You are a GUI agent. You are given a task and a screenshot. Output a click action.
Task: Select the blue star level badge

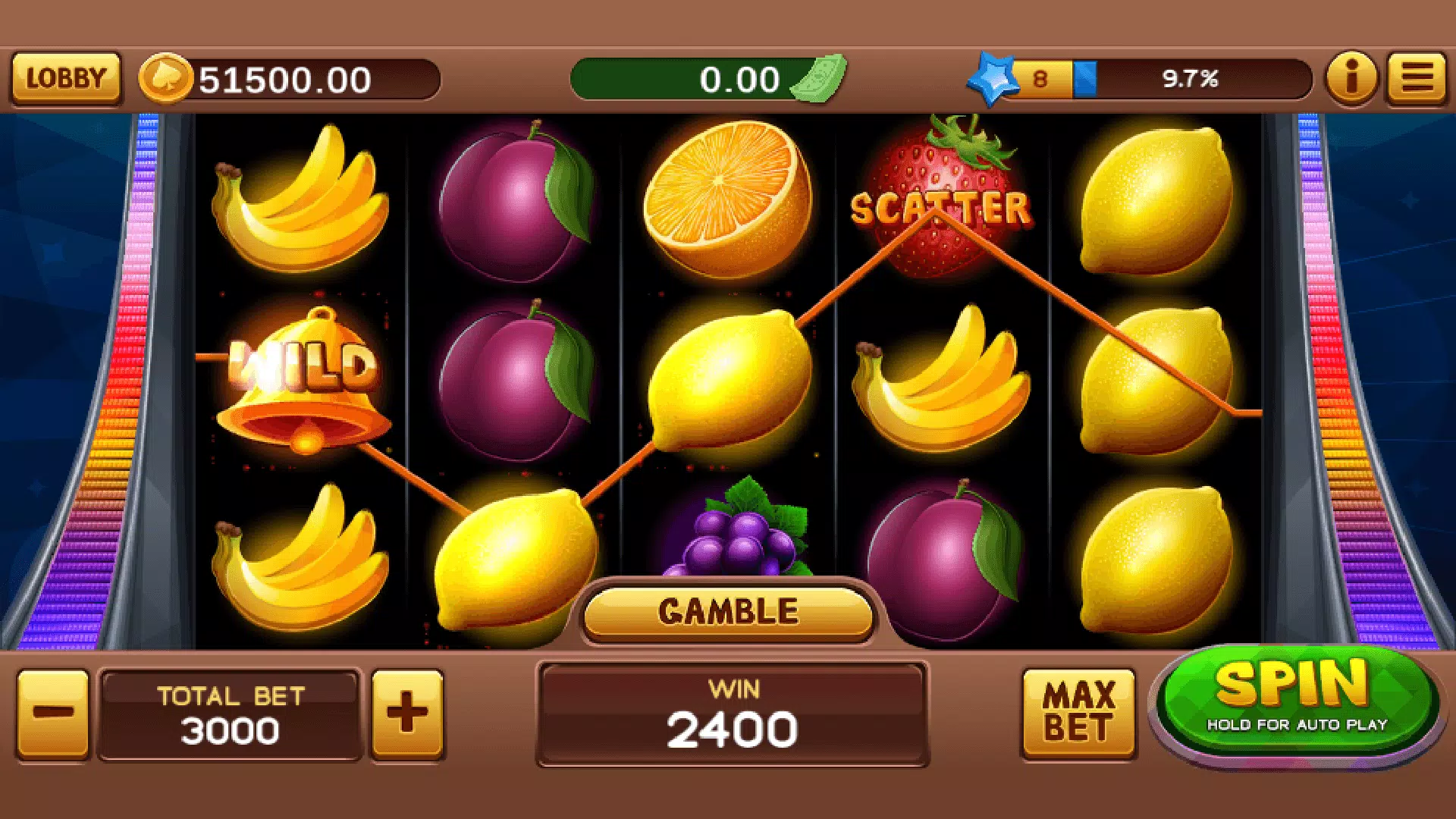[990, 78]
